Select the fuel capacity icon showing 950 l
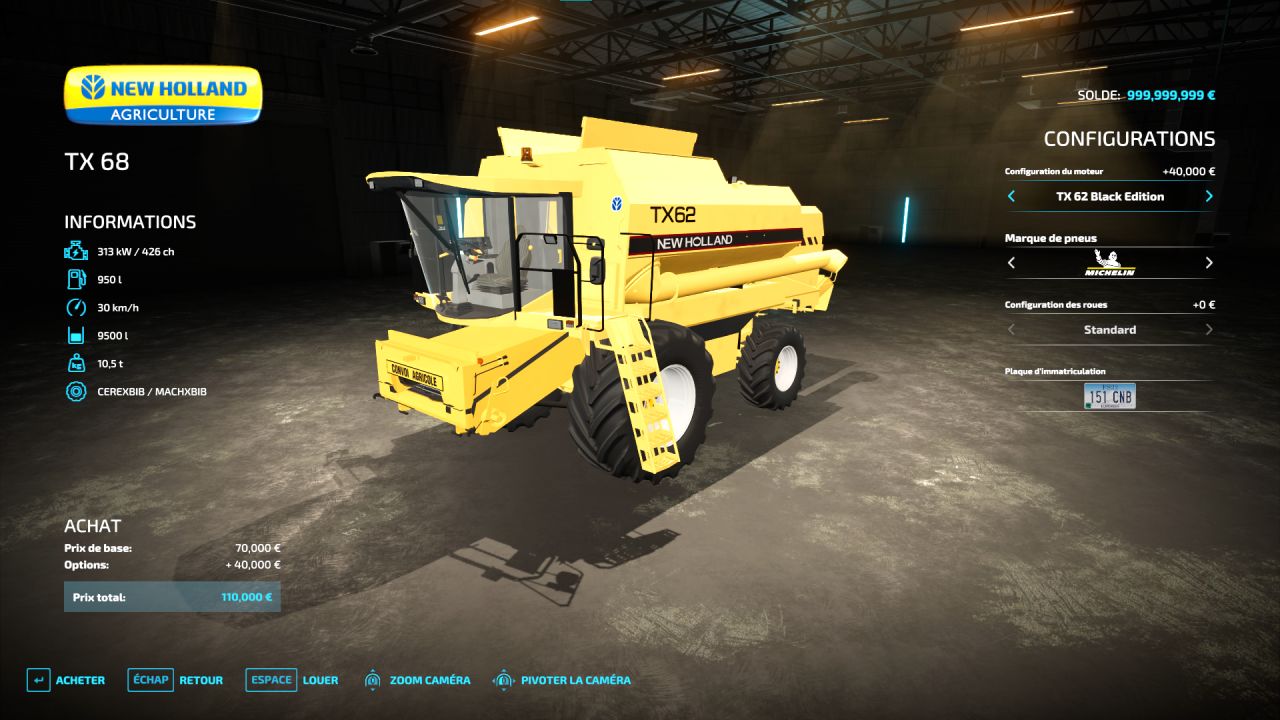 pyautogui.click(x=75, y=279)
